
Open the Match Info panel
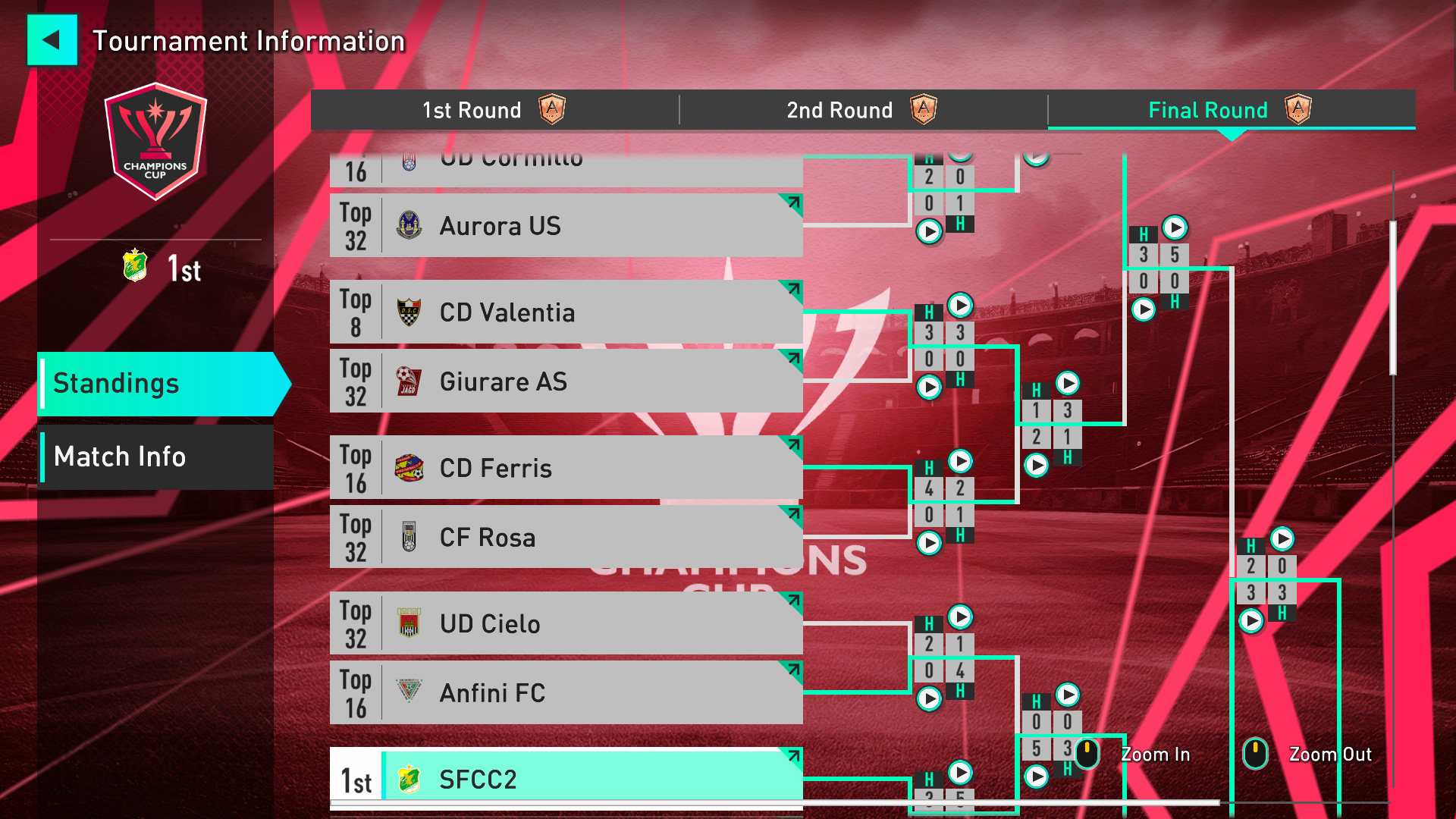tap(119, 457)
